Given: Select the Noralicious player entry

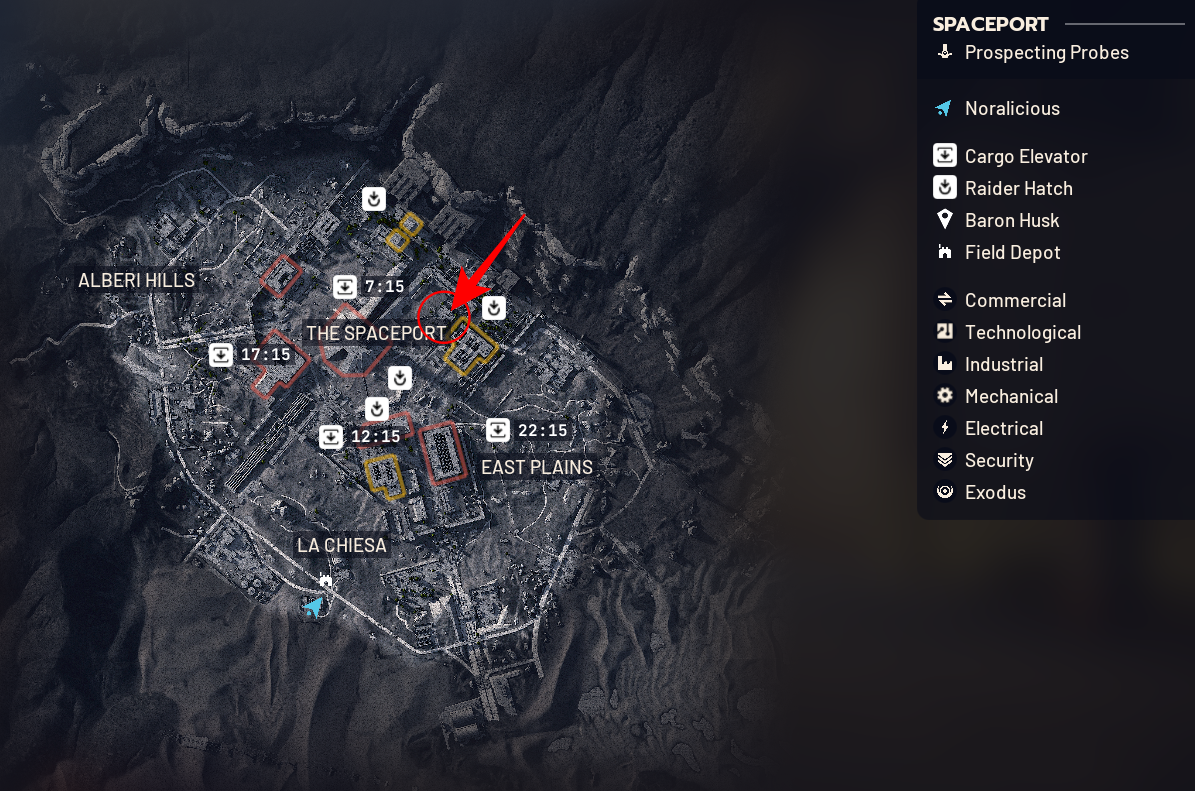Looking at the screenshot, I should [1011, 108].
